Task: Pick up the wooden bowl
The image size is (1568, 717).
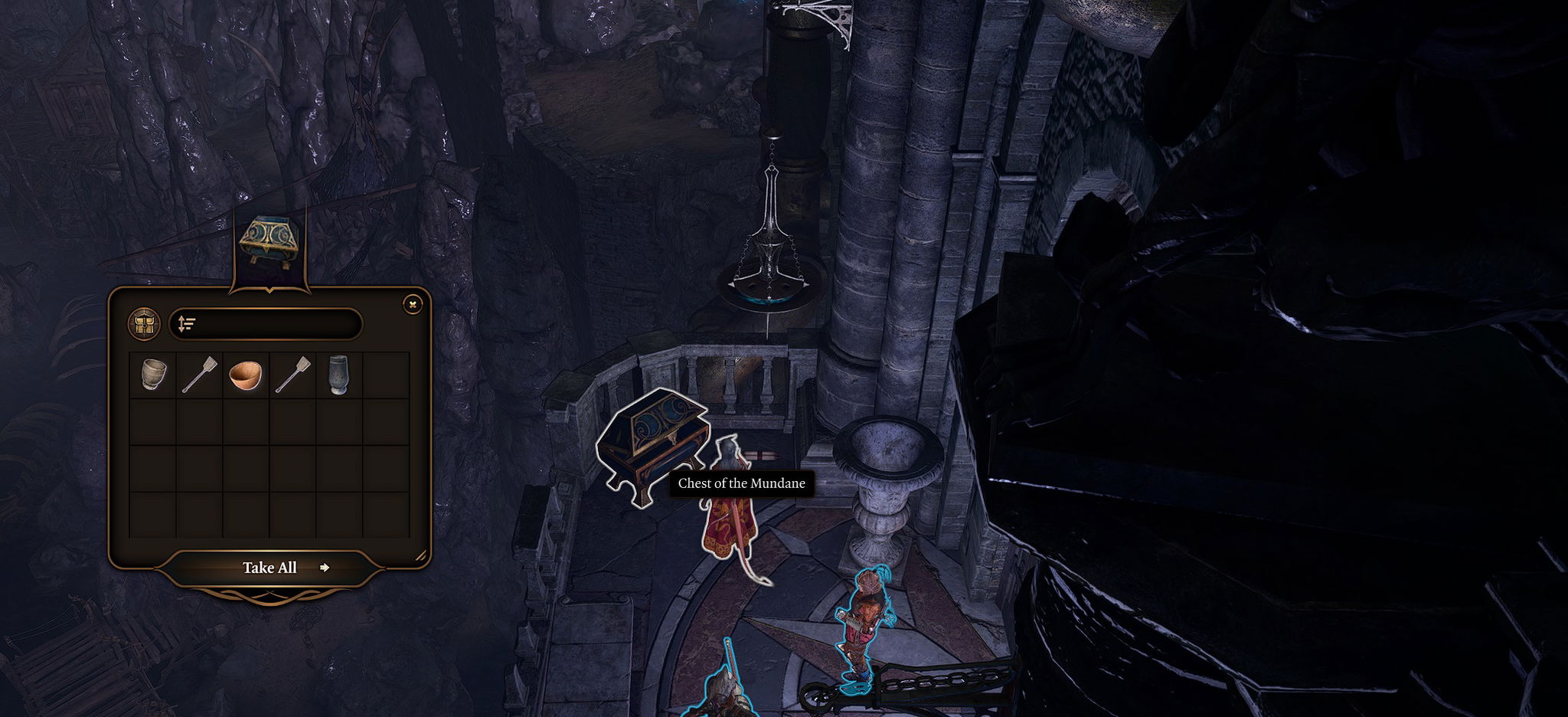Action: click(x=246, y=375)
